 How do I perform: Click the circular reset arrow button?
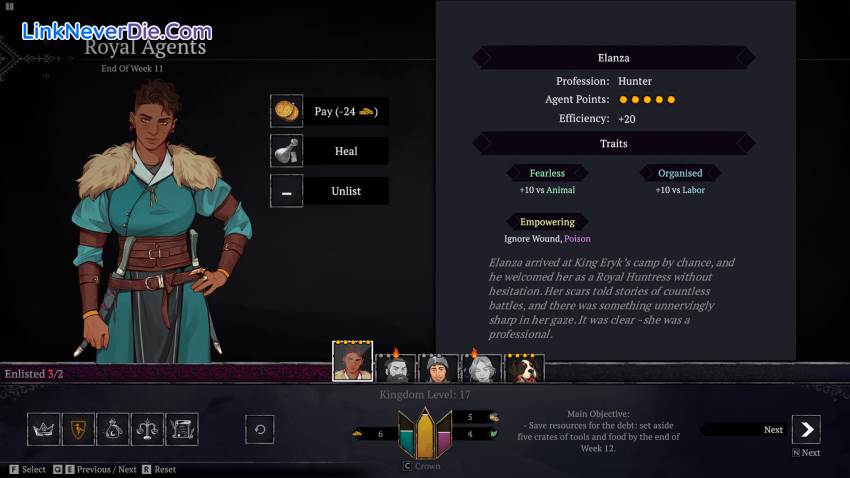pyautogui.click(x=260, y=429)
